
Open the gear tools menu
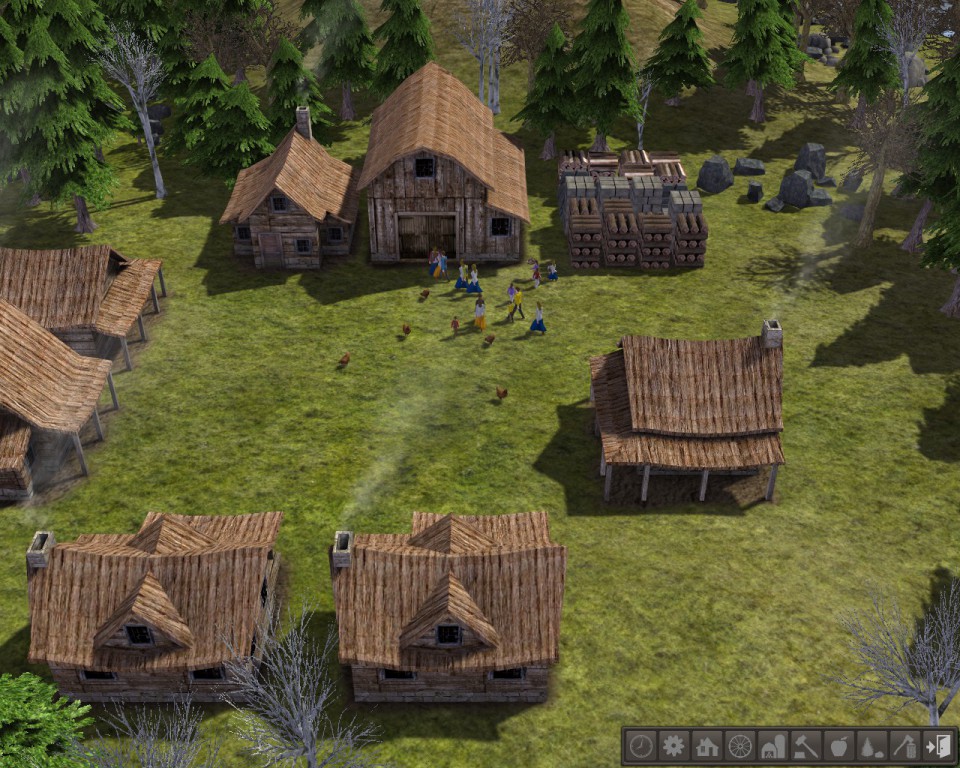674,745
